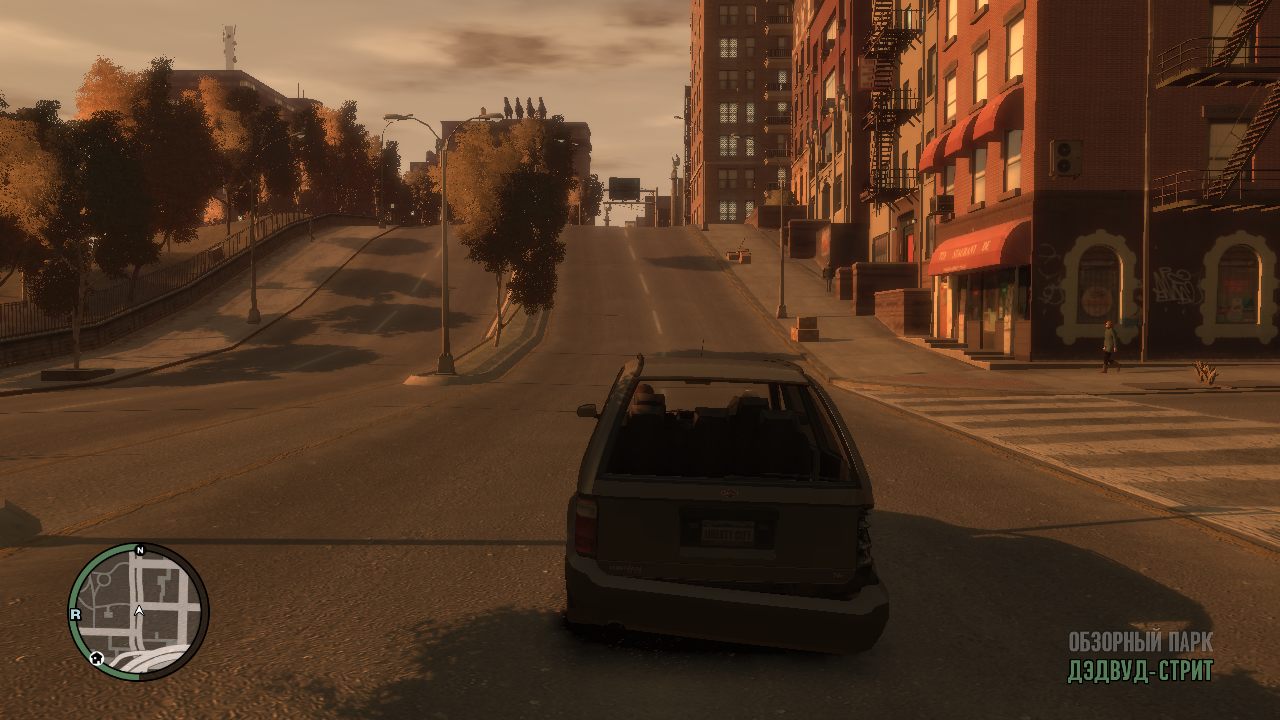Click the north N marker on the radar
This screenshot has height=720, width=1280.
(140, 551)
